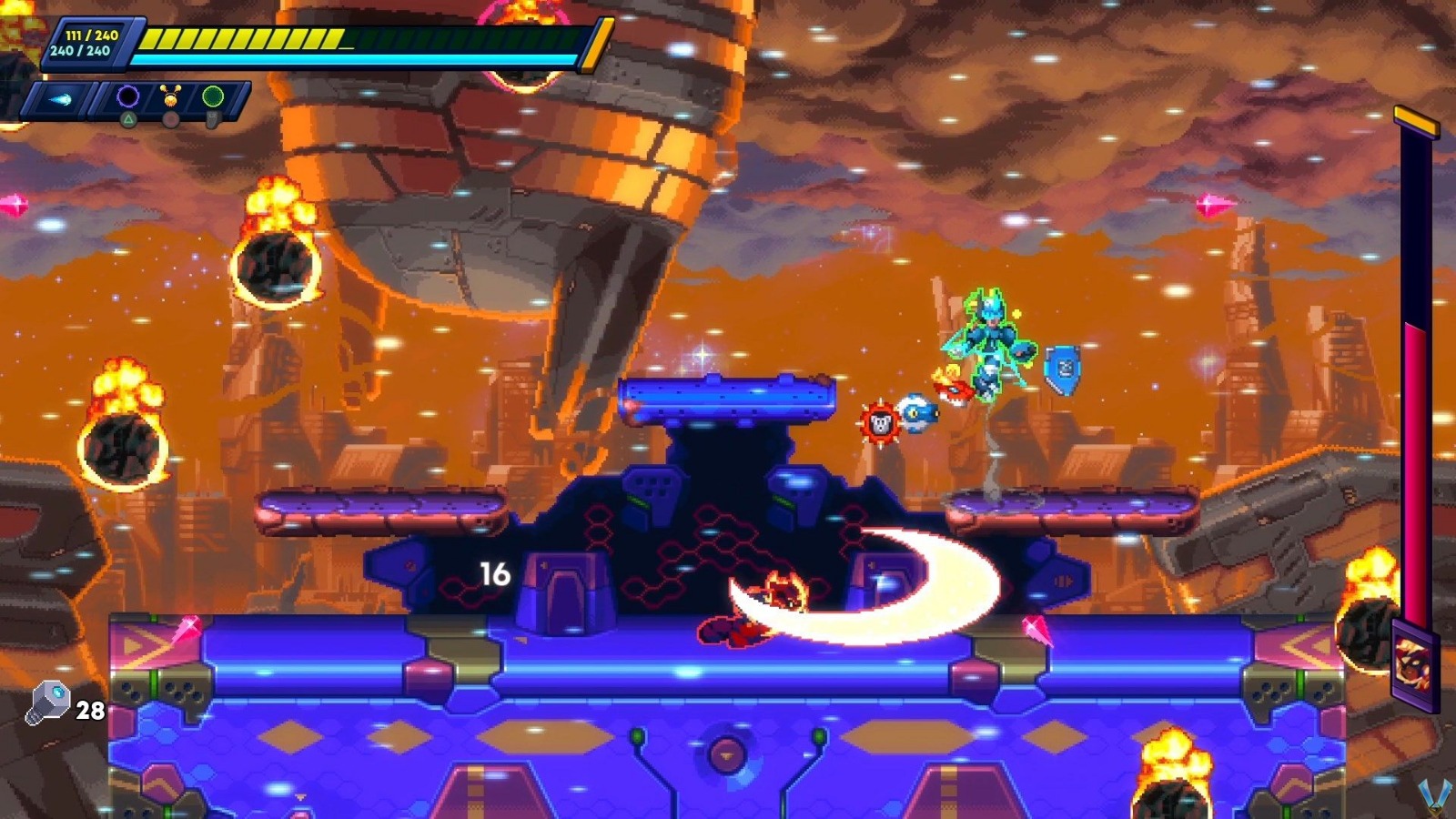Select the yellow antenna power-up icon
Viewport: 1456px width, 819px height.
(171, 96)
